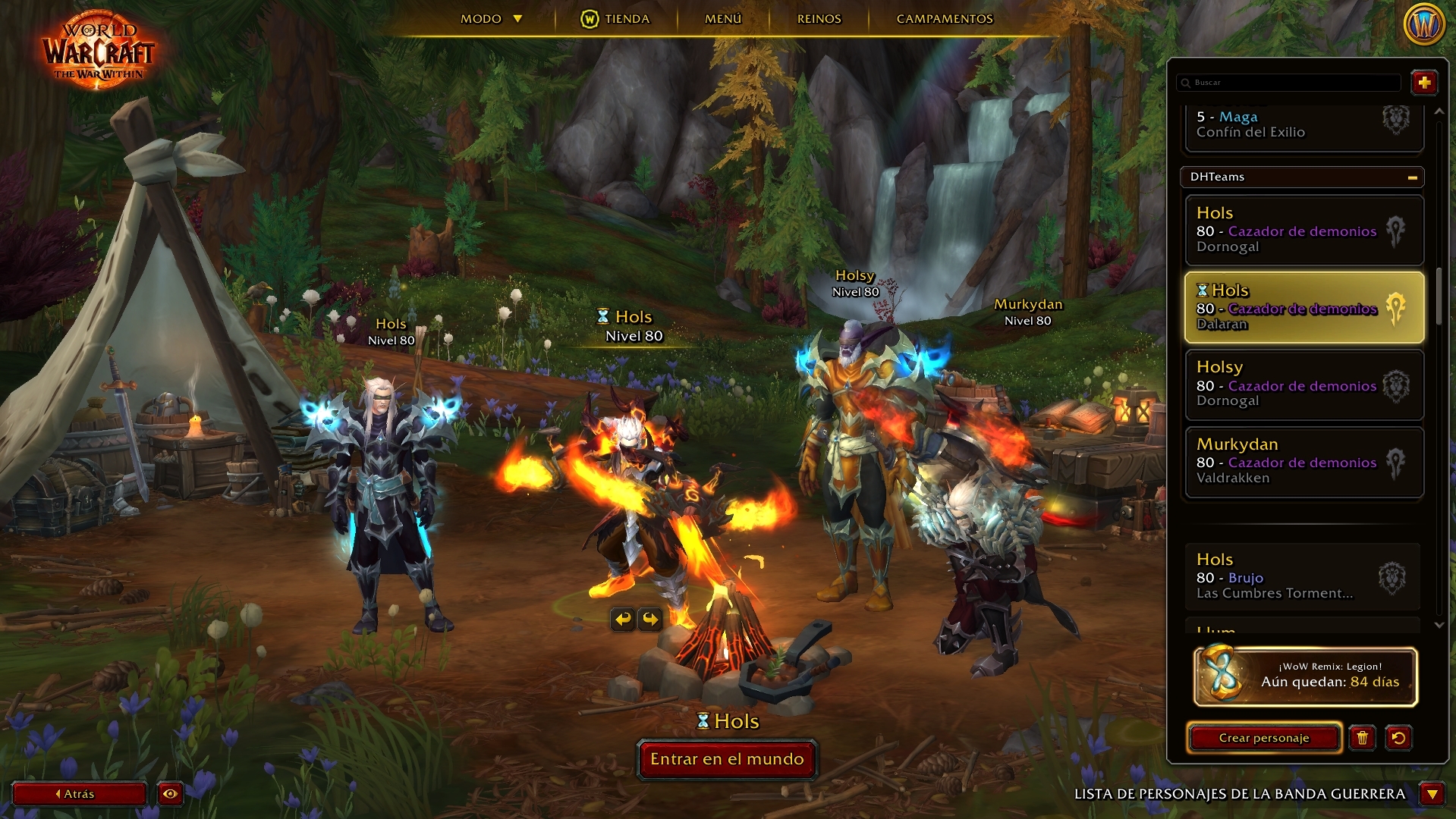Open the Menú option
The height and width of the screenshot is (819, 1456).
pyautogui.click(x=722, y=19)
